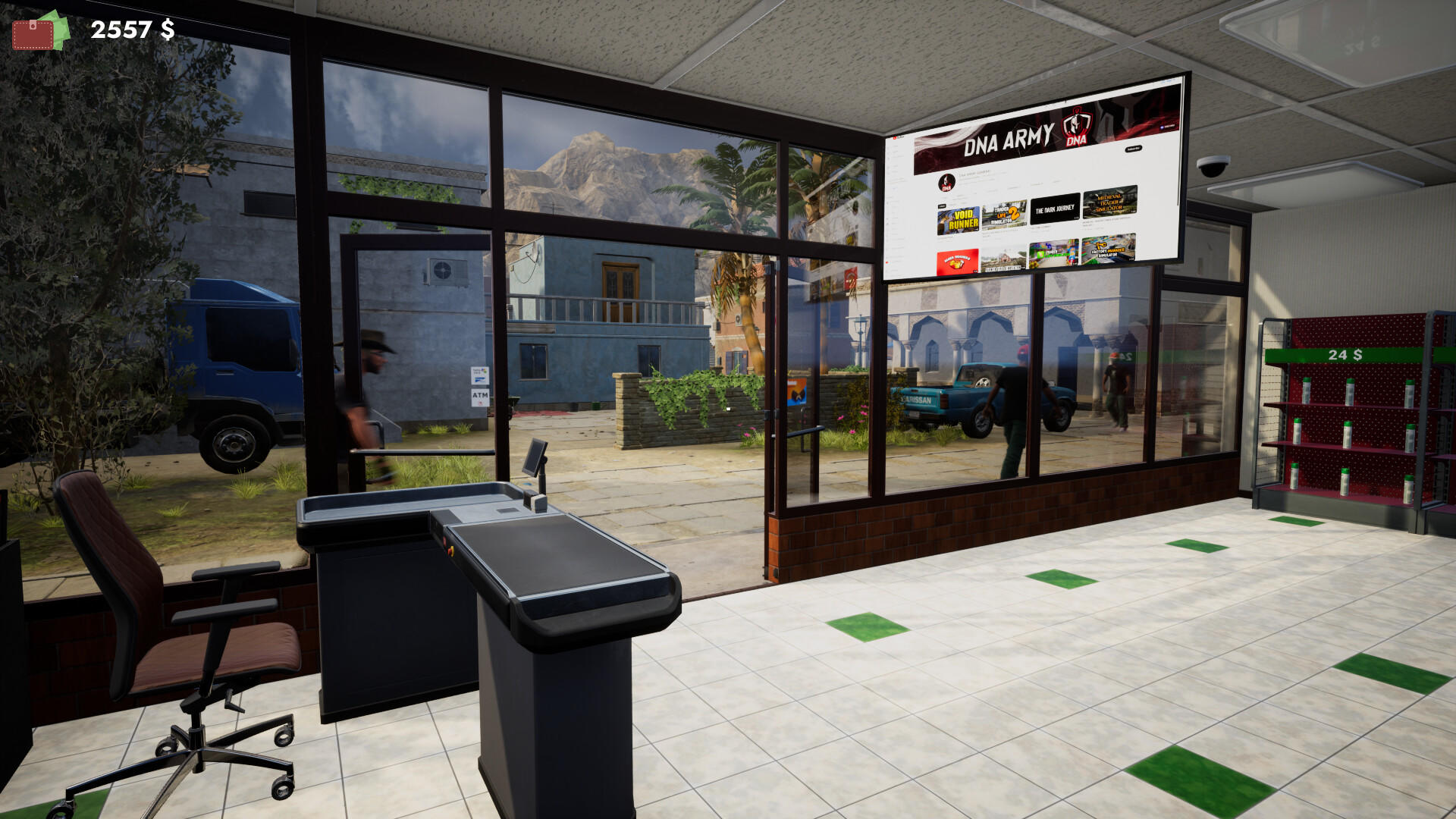Toggle Subscribe on the DNA ARMY channel
Image resolution: width=1456 pixels, height=819 pixels.
tap(1134, 149)
